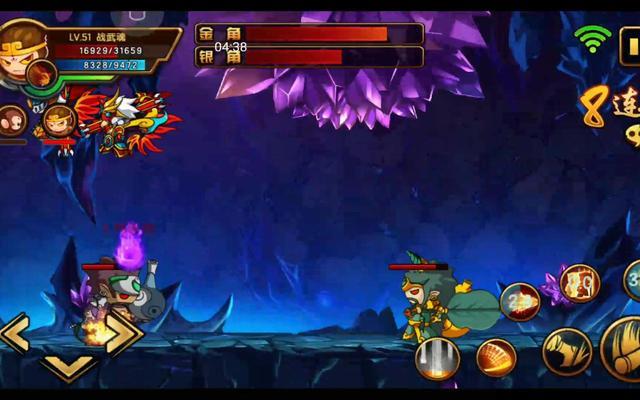Viewport: 640px width, 400px height.
Task: Pause the game with the pause button
Action: (630, 44)
